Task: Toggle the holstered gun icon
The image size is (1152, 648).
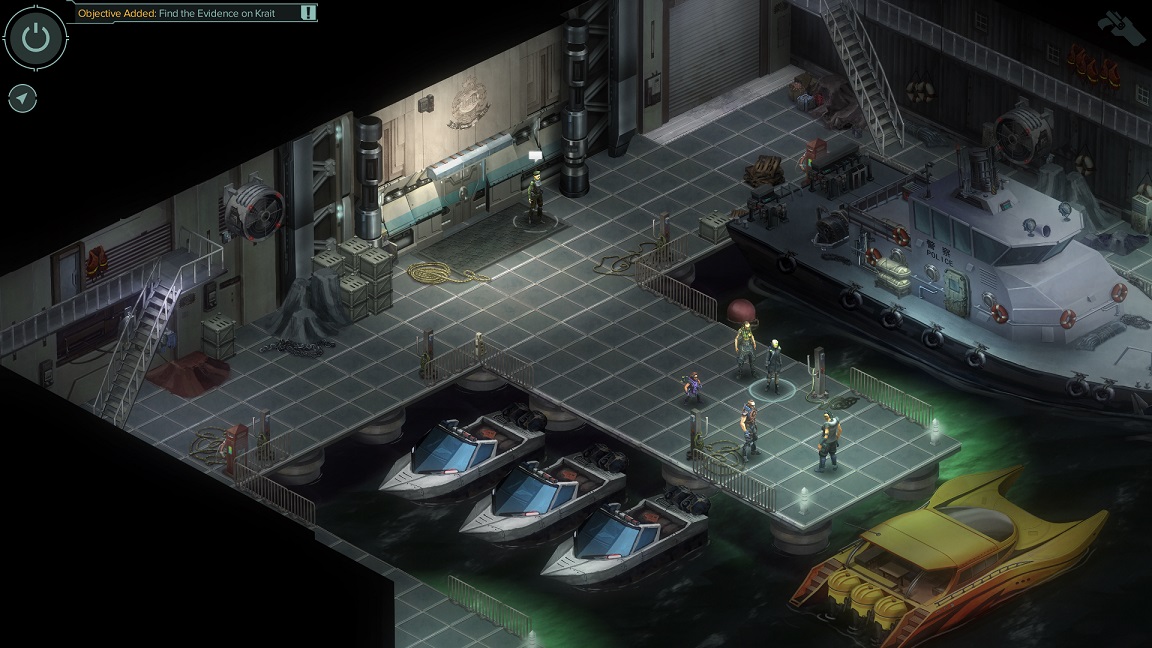Action: [1120, 26]
